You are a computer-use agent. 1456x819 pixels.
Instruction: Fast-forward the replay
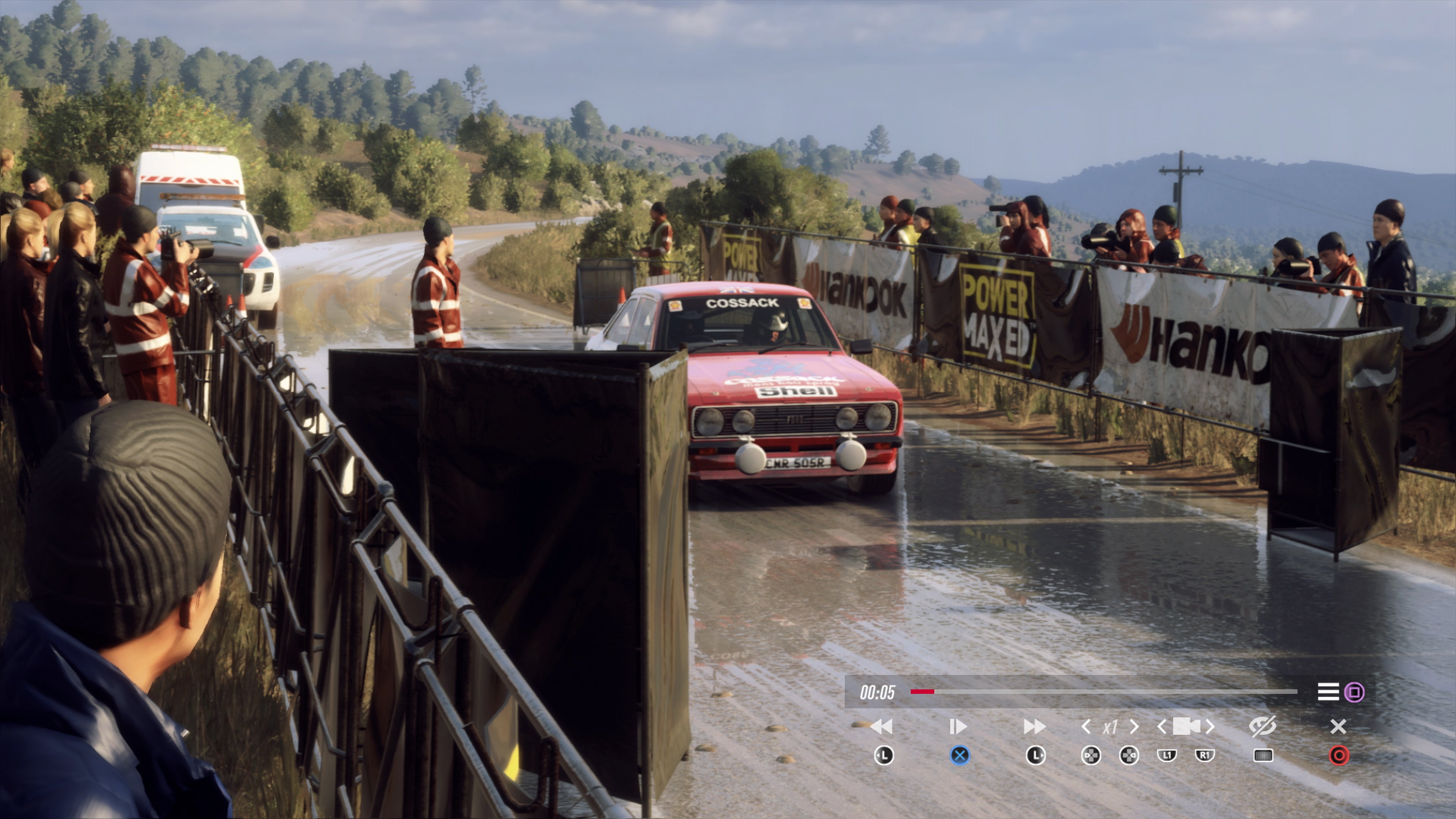tap(1034, 726)
